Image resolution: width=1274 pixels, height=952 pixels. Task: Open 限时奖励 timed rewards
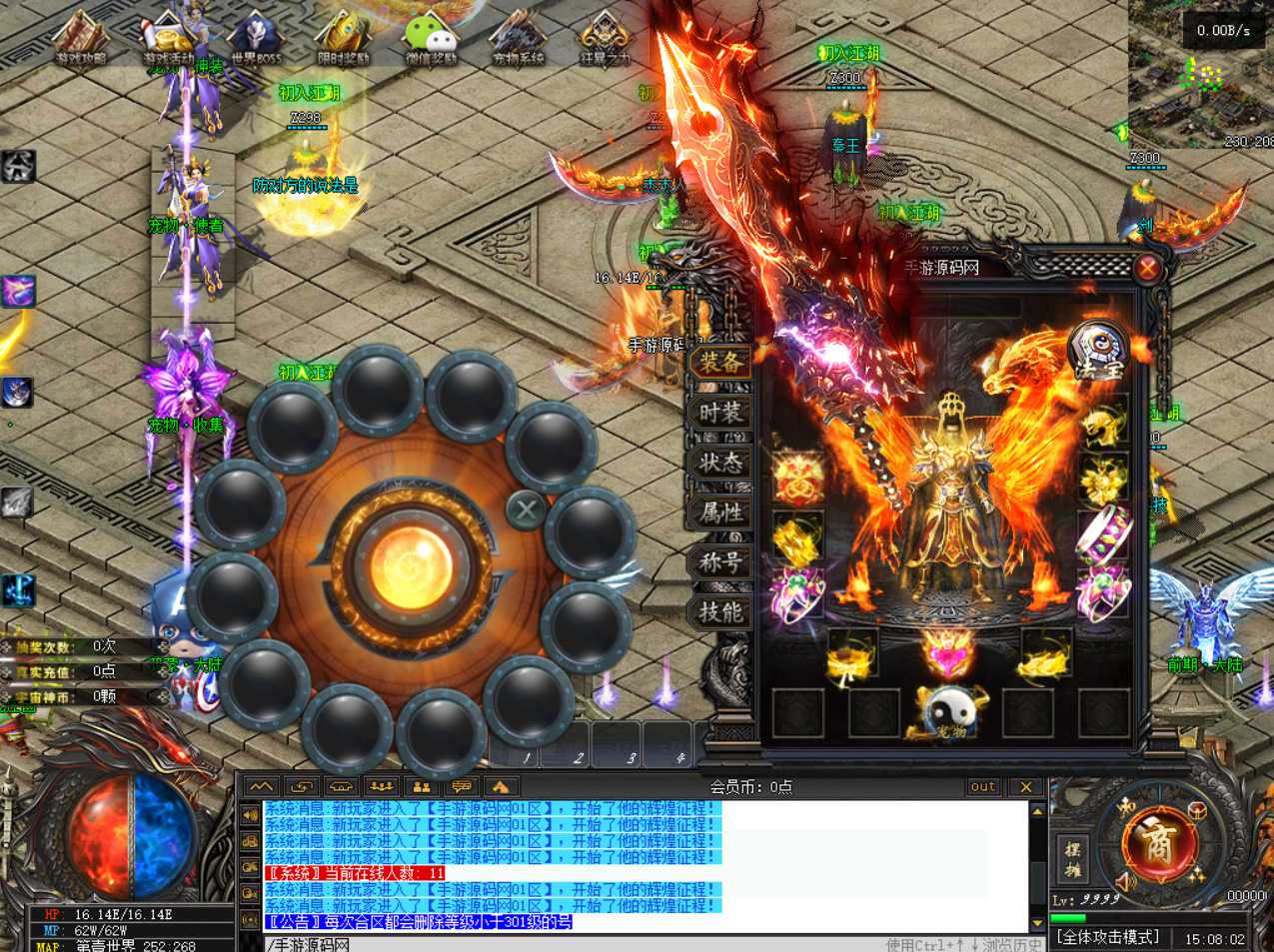(x=344, y=38)
